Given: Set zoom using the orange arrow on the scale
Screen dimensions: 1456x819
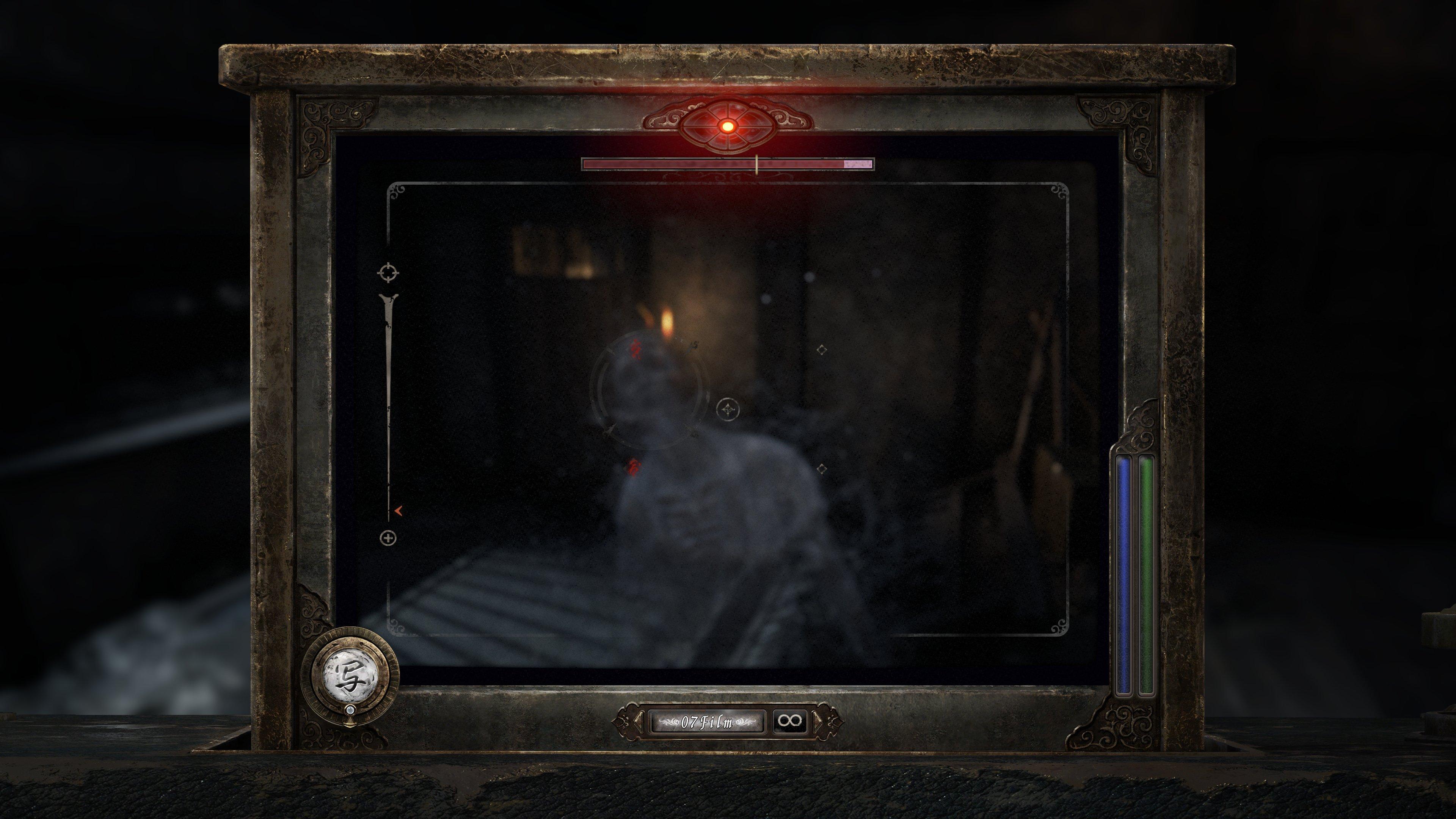Looking at the screenshot, I should (399, 511).
